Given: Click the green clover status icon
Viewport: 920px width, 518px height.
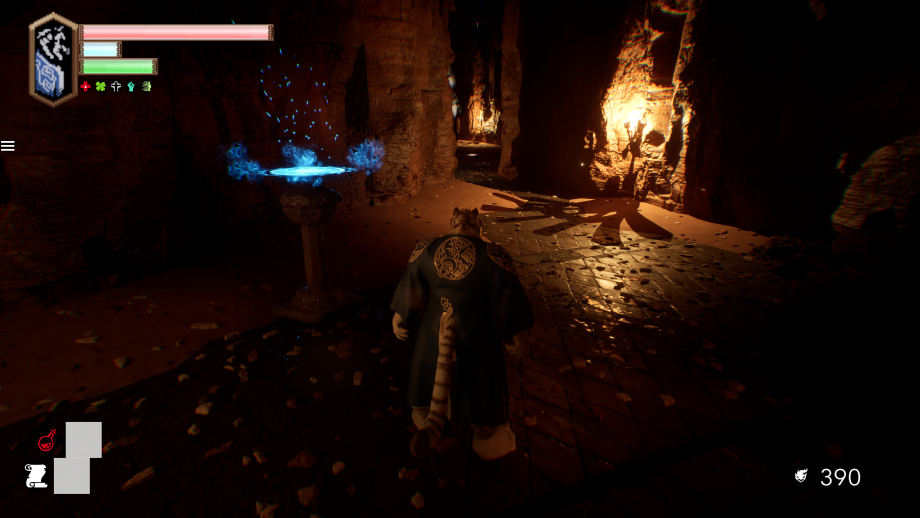Looking at the screenshot, I should pyautogui.click(x=100, y=87).
